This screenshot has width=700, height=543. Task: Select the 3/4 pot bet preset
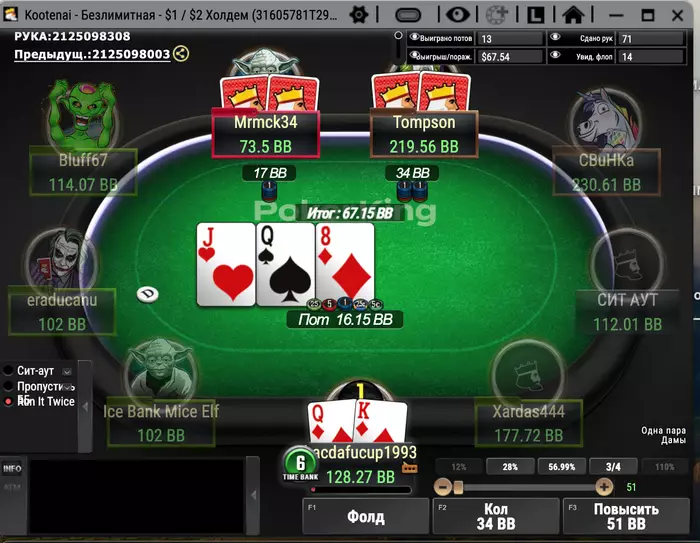click(613, 467)
